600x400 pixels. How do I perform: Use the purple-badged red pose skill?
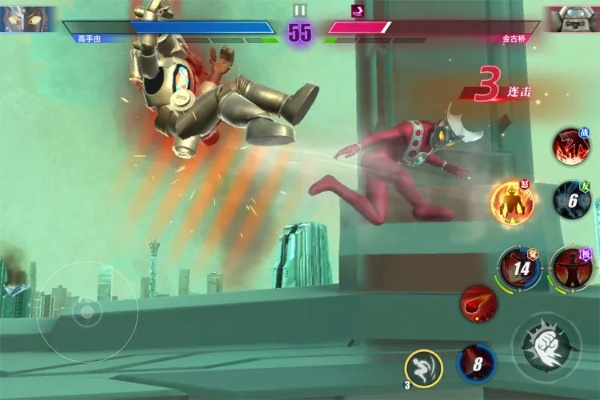click(x=572, y=267)
